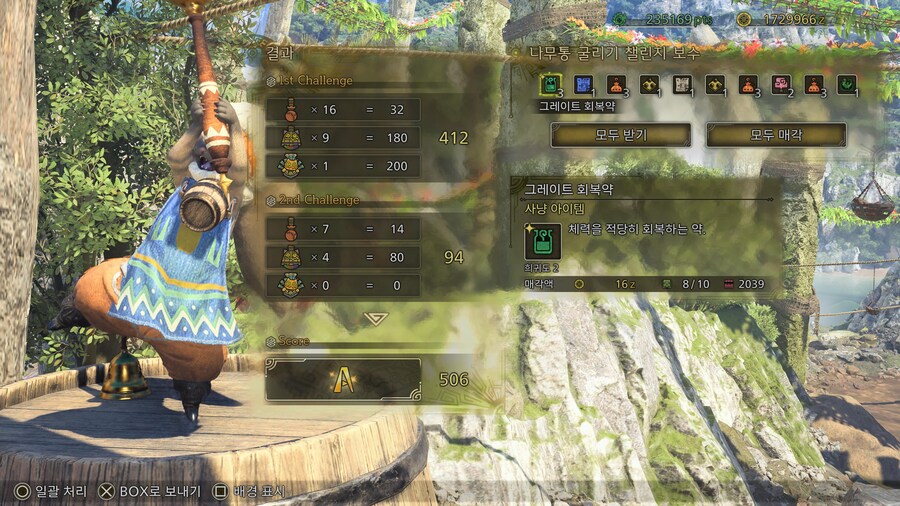Screen dimensions: 900x506
Task: Select the blue potion reward slot
Action: (583, 85)
